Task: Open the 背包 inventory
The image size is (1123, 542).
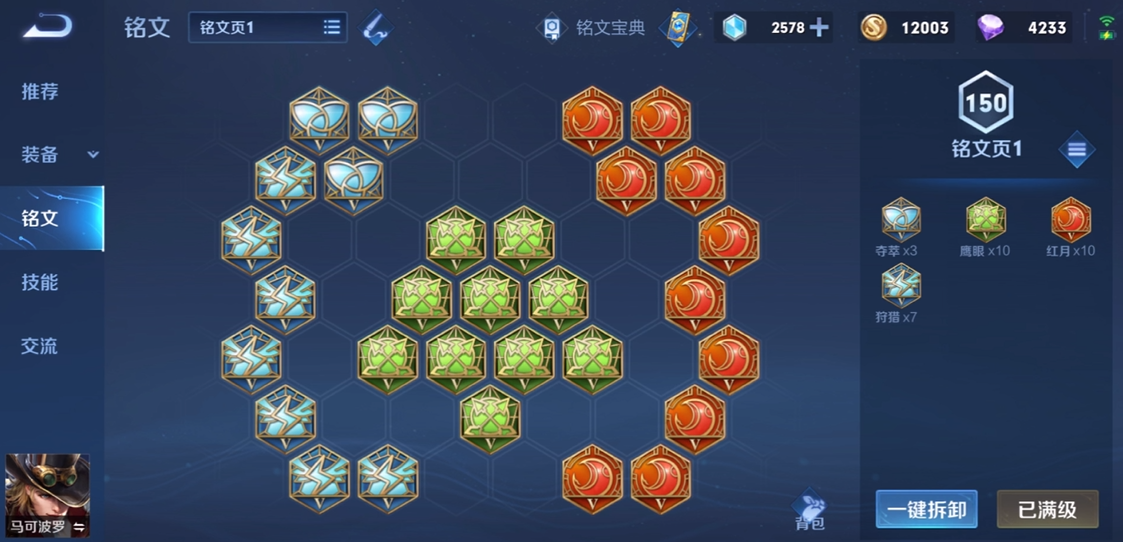Action: point(810,510)
